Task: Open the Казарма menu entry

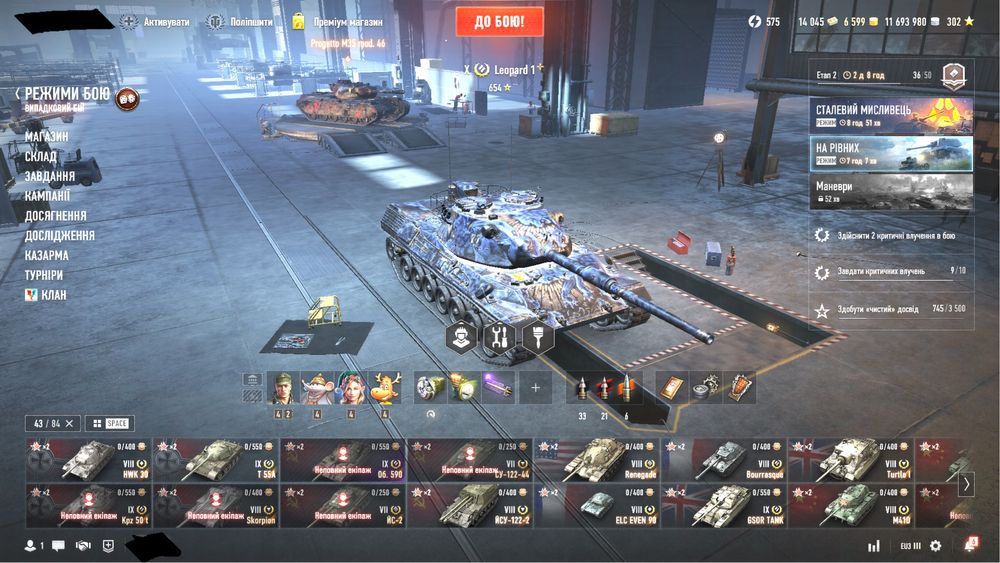Action: tap(47, 255)
